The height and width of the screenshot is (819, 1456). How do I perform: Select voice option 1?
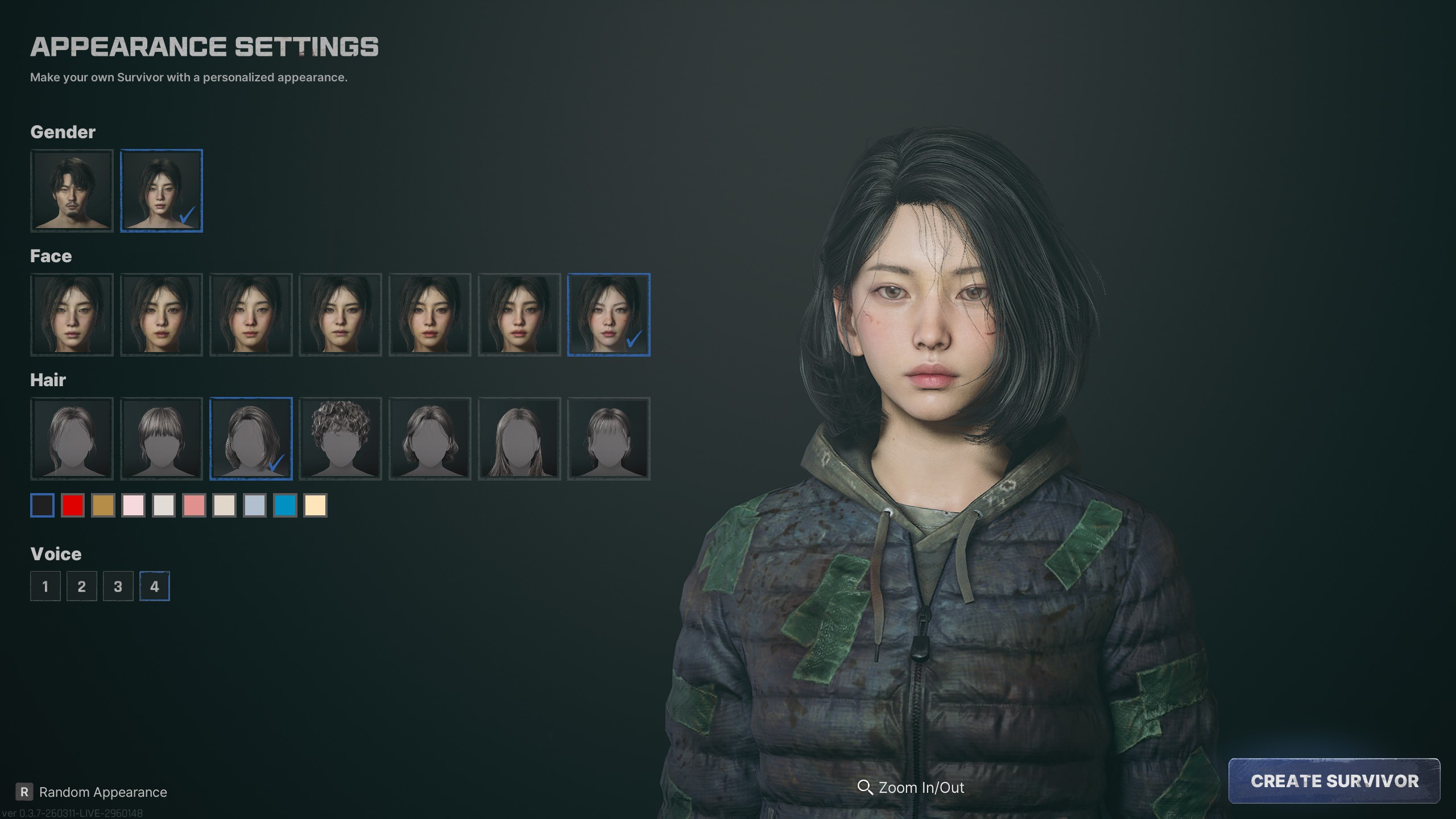45,586
